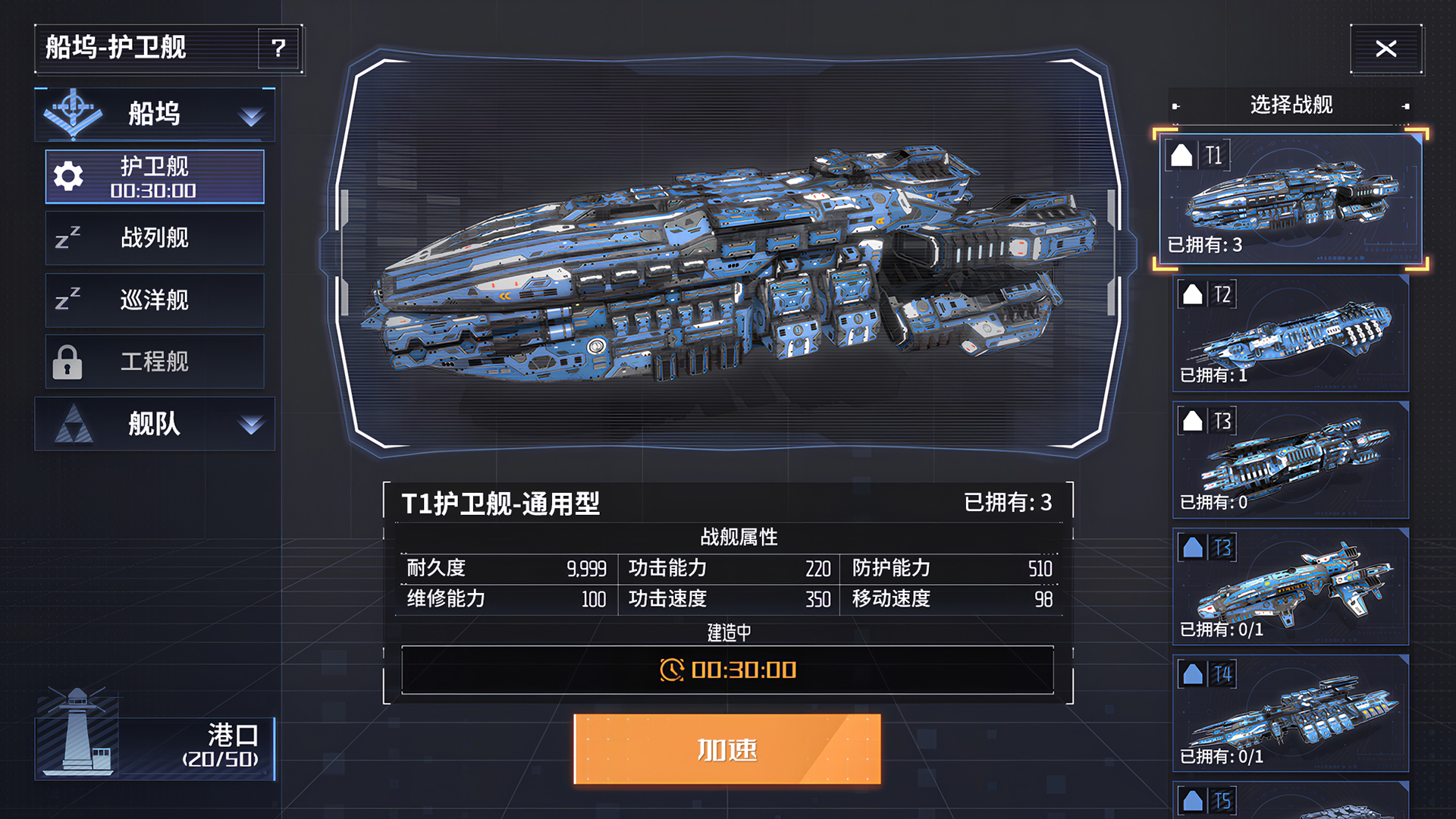Click the 00:30:00 construction progress bar

728,670
